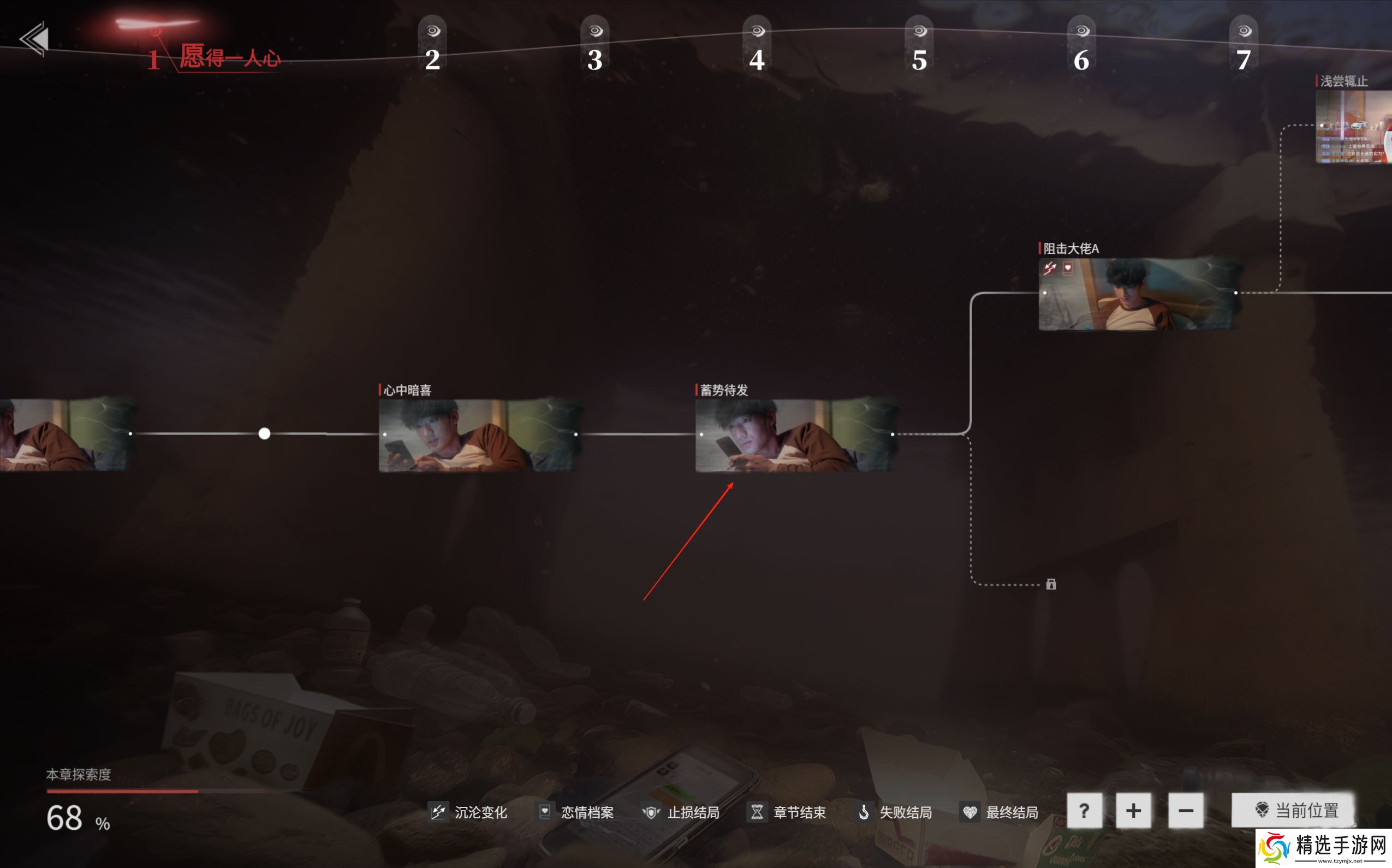Open the leftmost partially visible story node
Image resolution: width=1392 pixels, height=868 pixels.
[63, 435]
